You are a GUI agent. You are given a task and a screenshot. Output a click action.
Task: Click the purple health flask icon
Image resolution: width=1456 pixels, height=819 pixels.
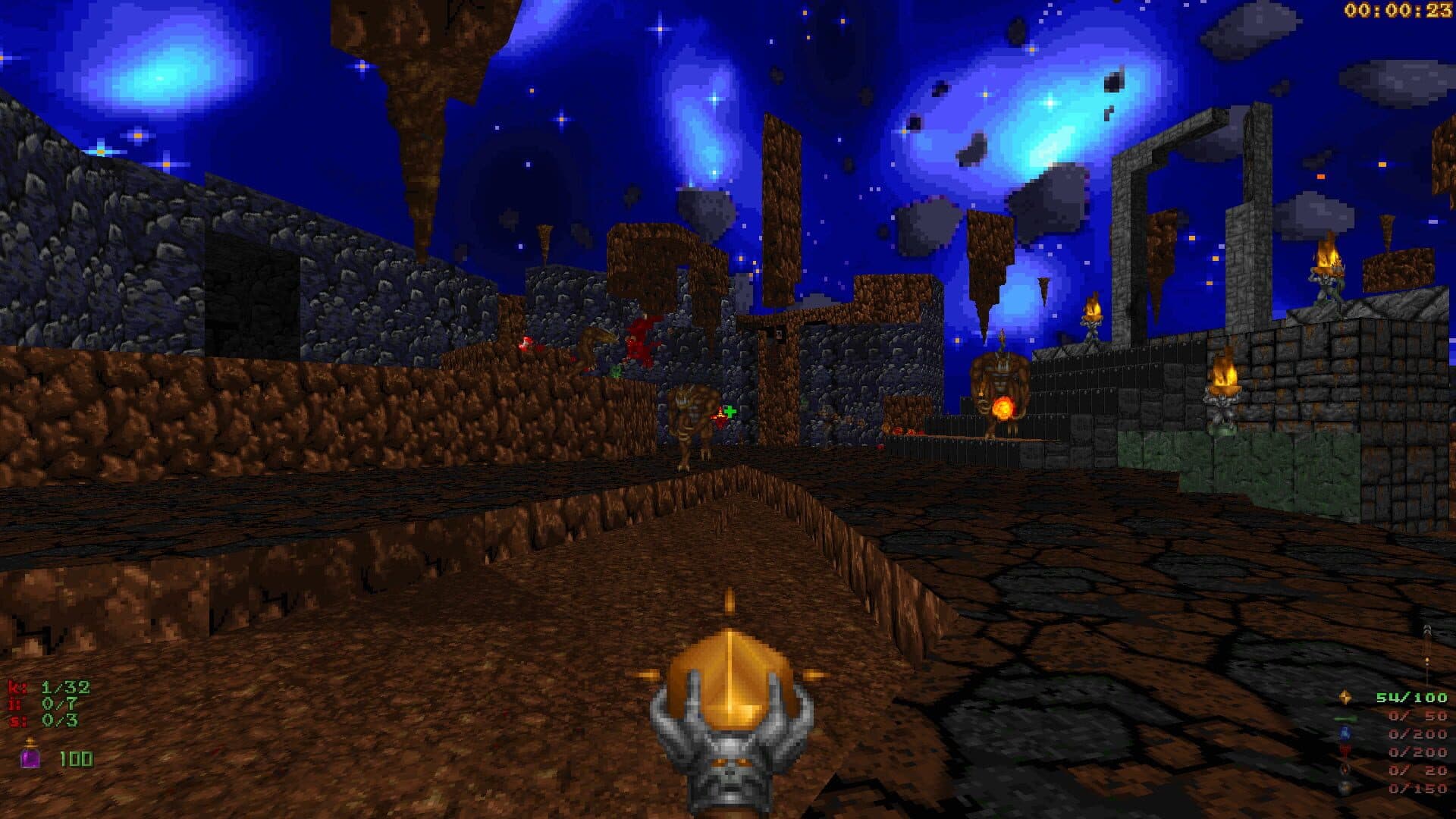pyautogui.click(x=30, y=755)
